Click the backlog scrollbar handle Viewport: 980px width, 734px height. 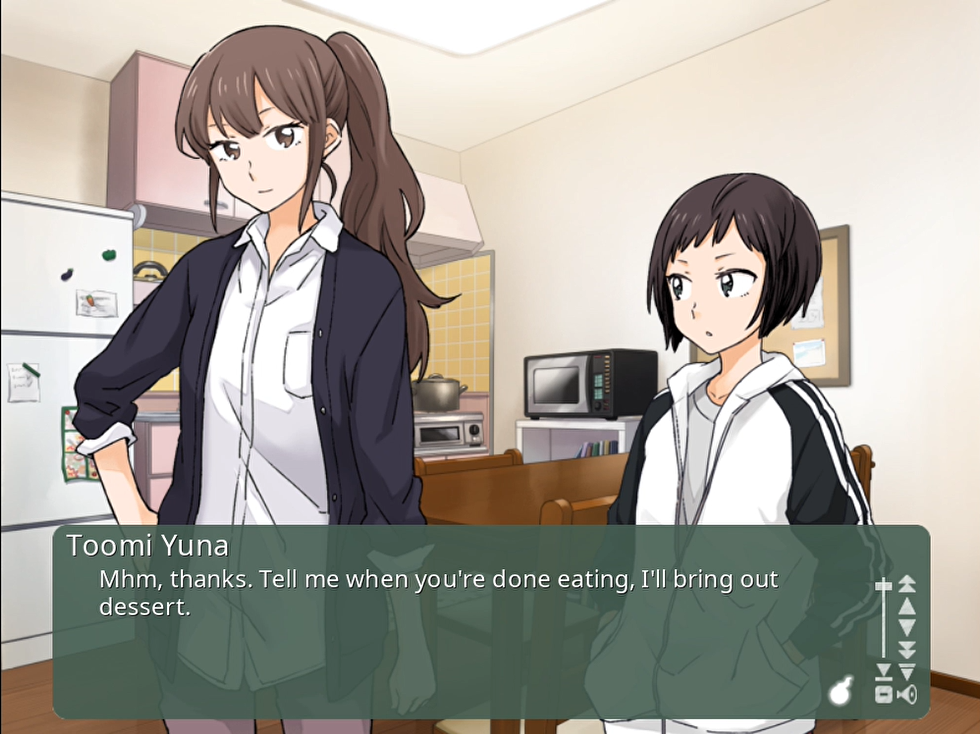tap(883, 586)
